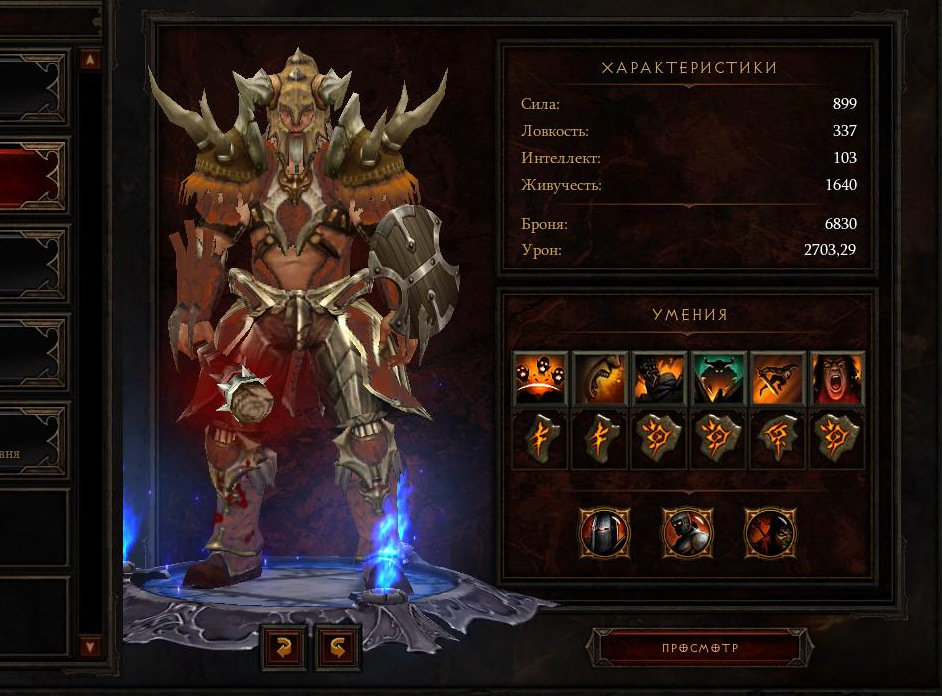Select the three flaming skulls skill icon
Image resolution: width=942 pixels, height=696 pixels.
(540, 378)
